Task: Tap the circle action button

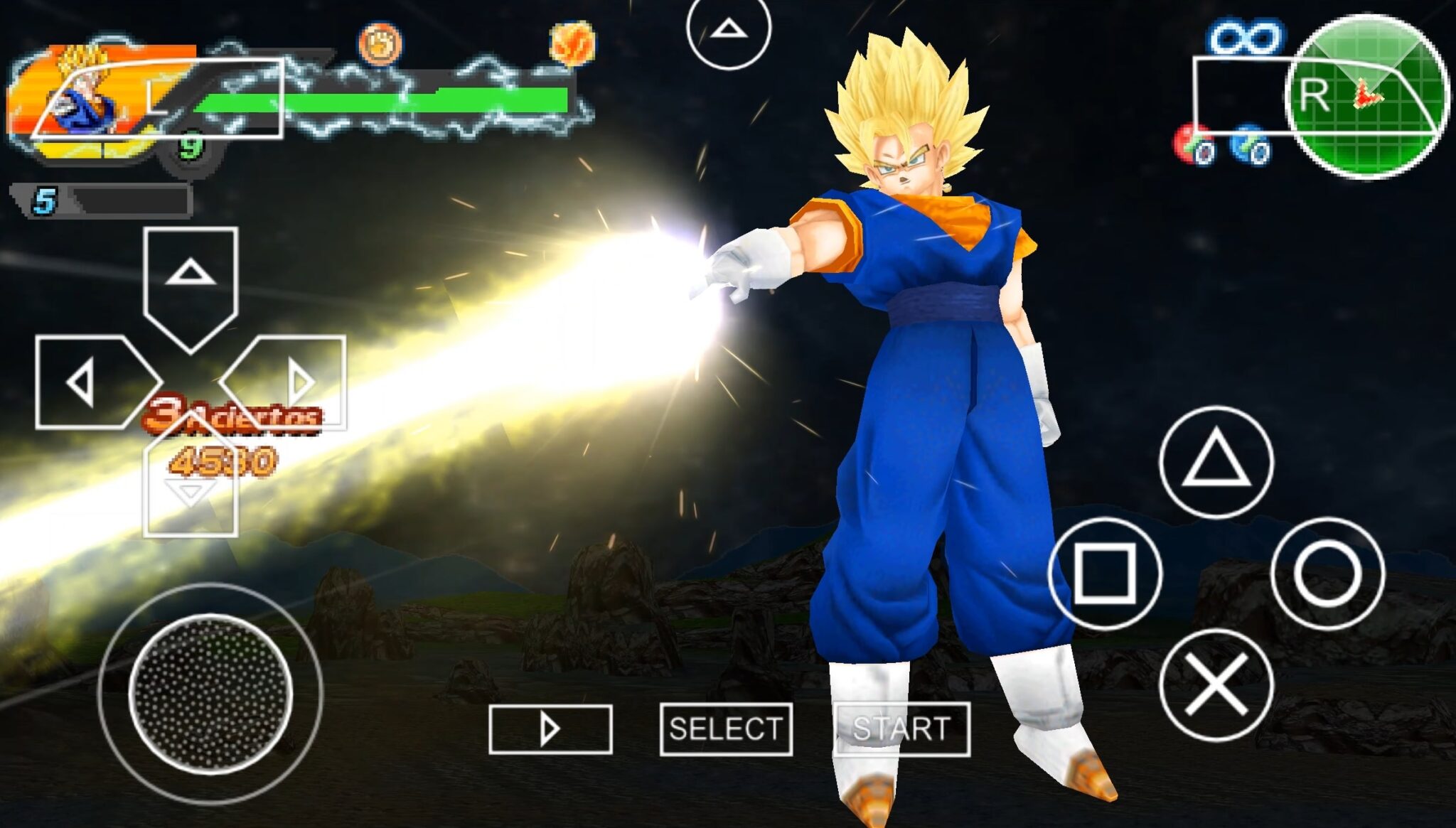Action: coord(1327,573)
